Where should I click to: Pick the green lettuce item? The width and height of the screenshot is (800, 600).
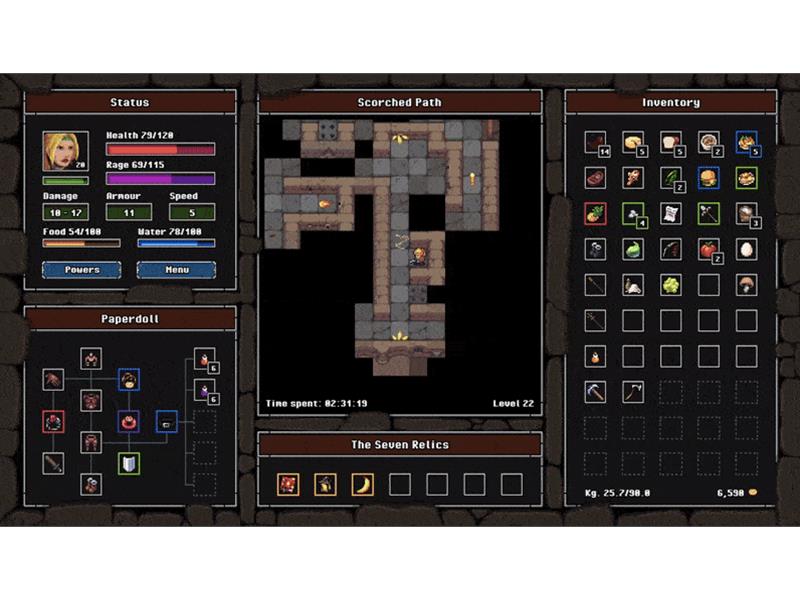670,285
